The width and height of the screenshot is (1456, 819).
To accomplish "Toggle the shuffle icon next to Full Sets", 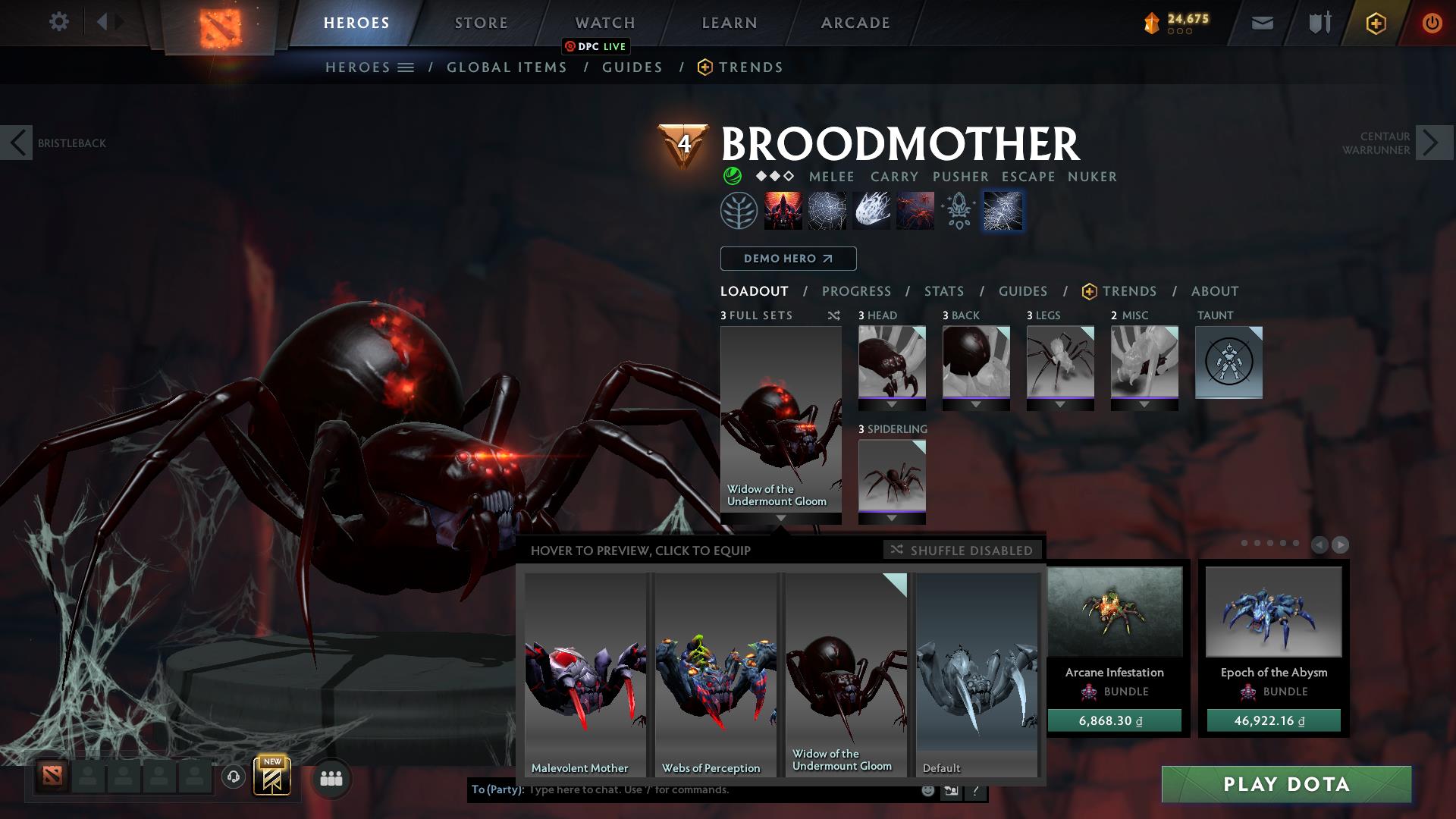I will 833,316.
